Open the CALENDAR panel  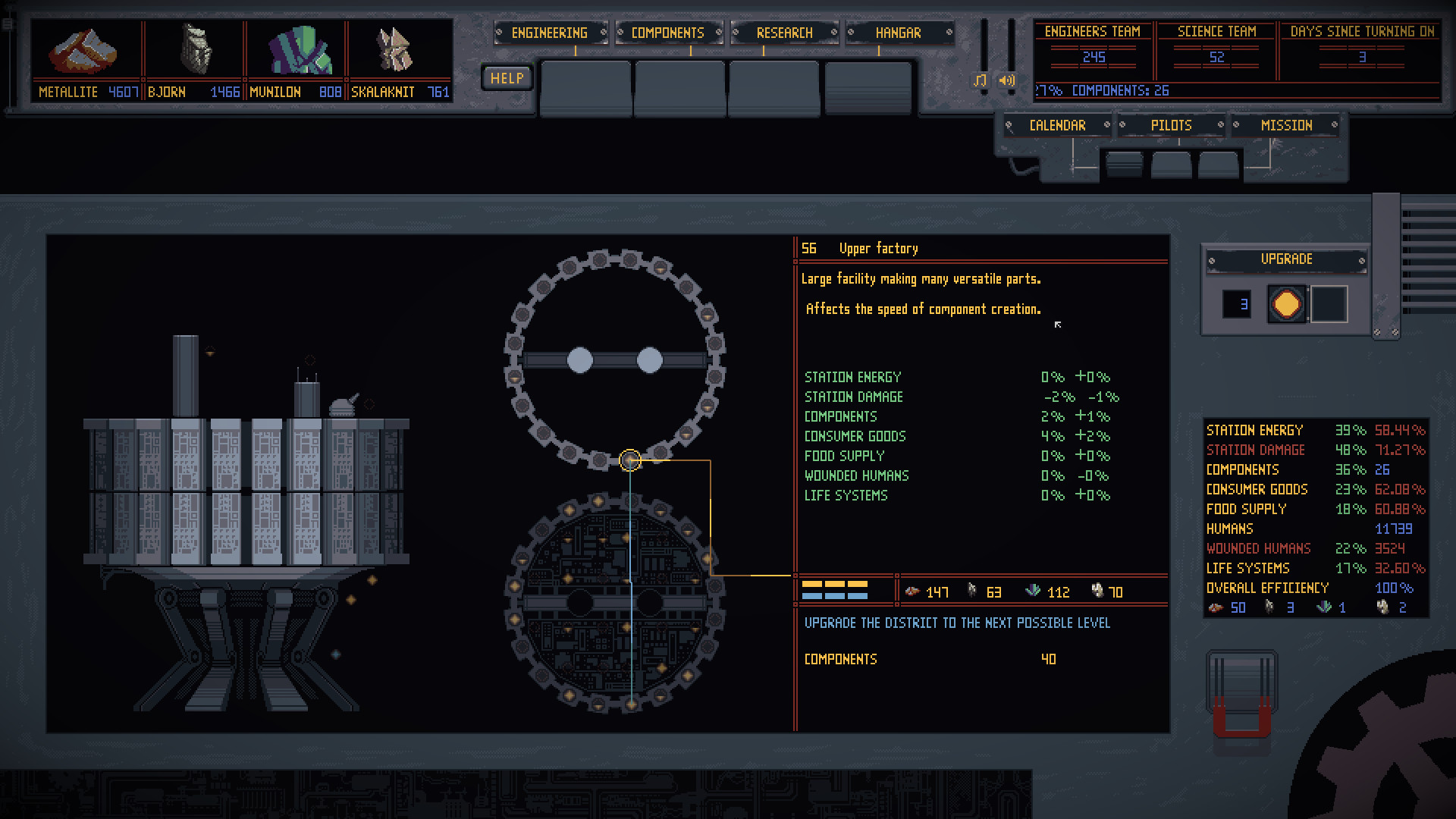tap(1059, 125)
